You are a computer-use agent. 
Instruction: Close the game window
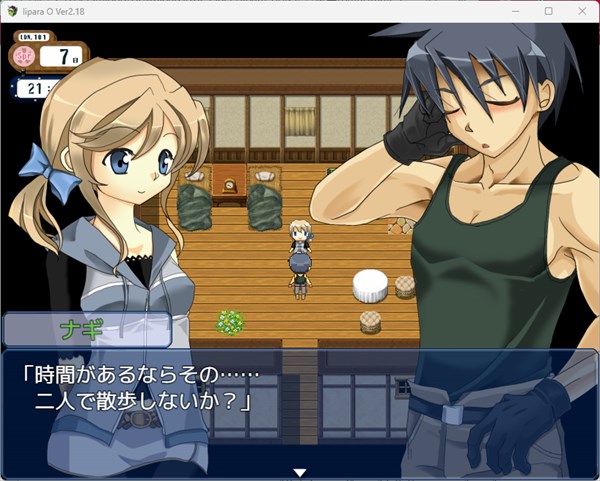pyautogui.click(x=581, y=11)
